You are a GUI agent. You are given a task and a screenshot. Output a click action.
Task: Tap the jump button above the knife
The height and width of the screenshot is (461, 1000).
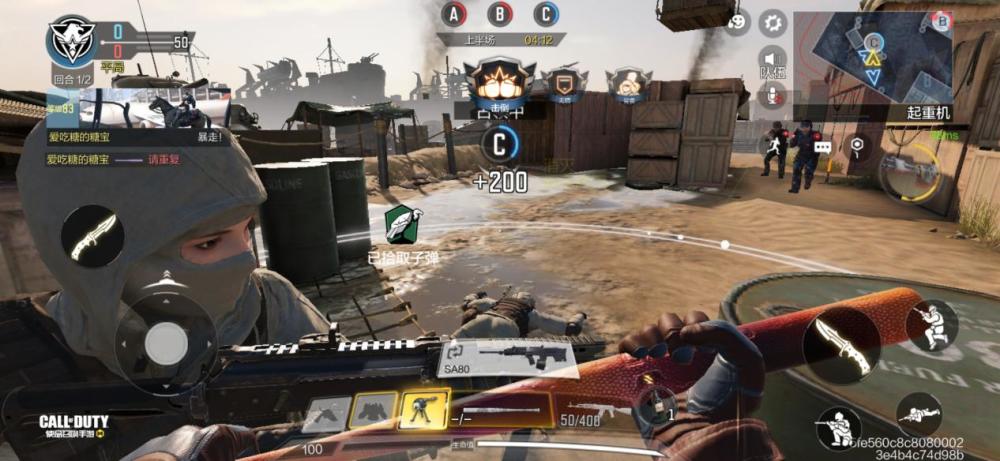pos(931,325)
